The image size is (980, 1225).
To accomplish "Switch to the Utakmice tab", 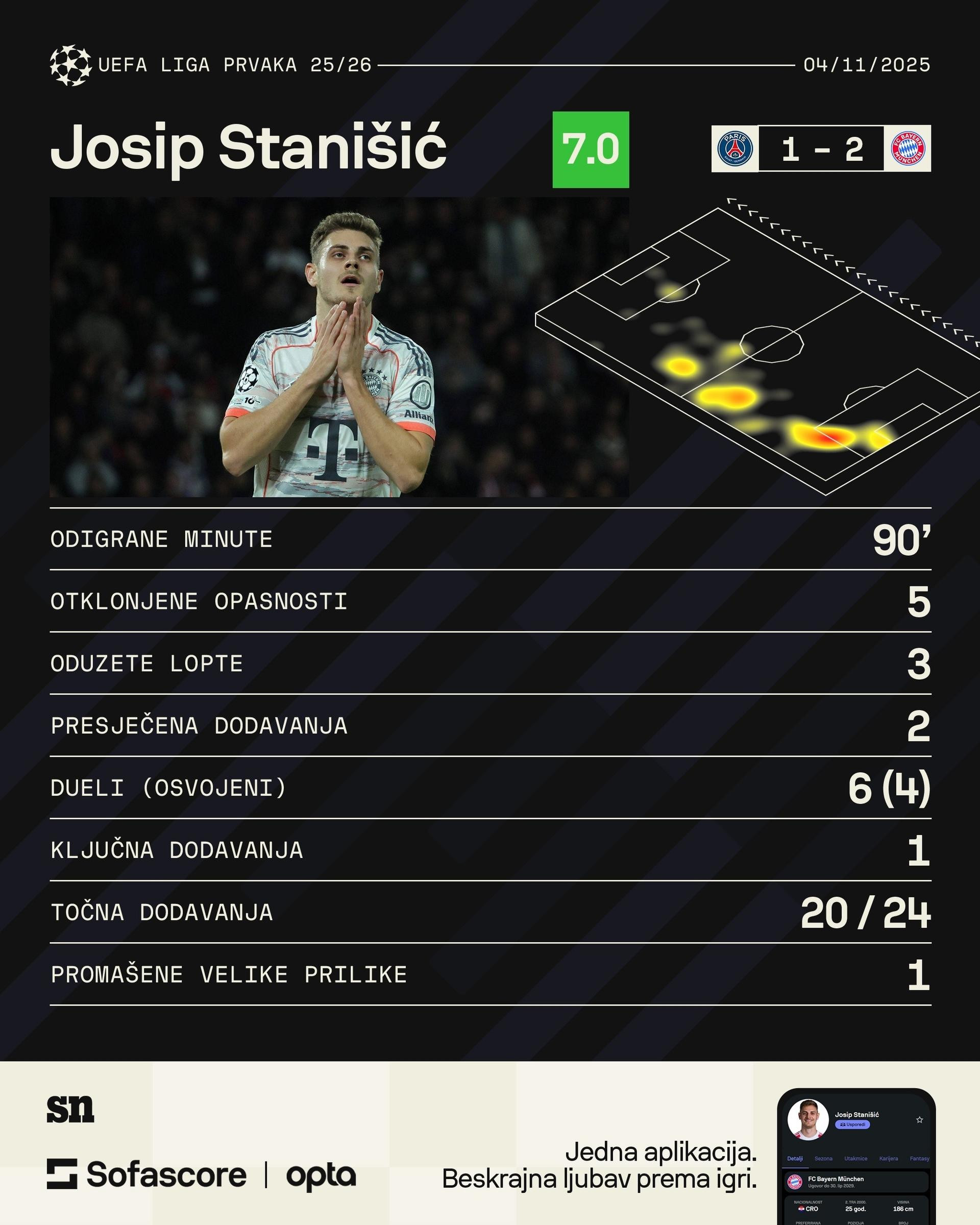I will (x=855, y=1159).
